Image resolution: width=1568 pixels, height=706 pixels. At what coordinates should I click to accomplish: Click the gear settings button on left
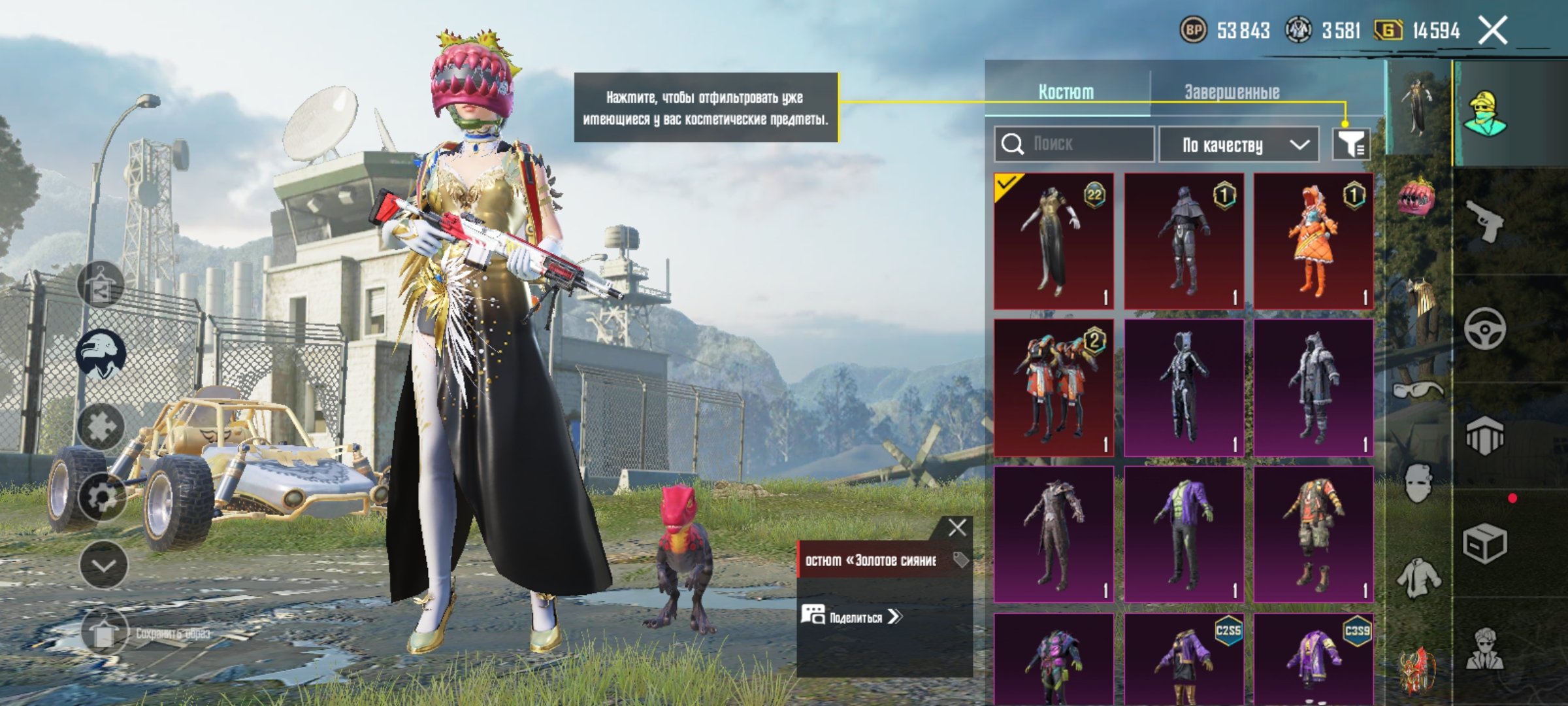pos(101,498)
